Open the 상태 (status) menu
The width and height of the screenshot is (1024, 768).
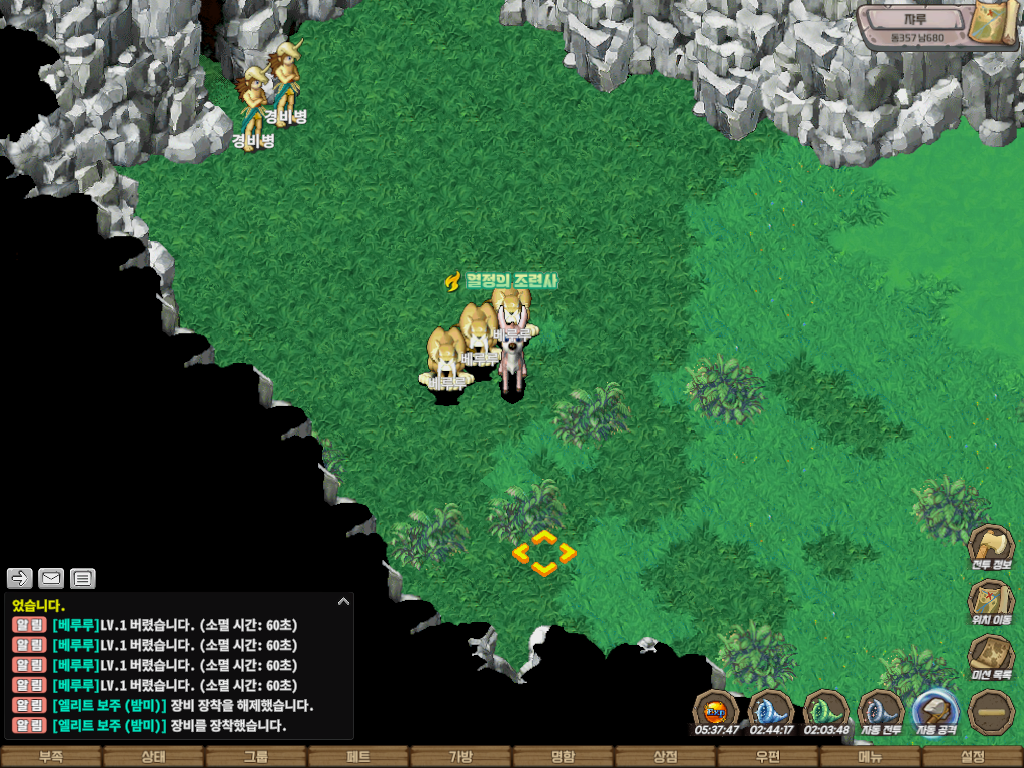(x=153, y=757)
